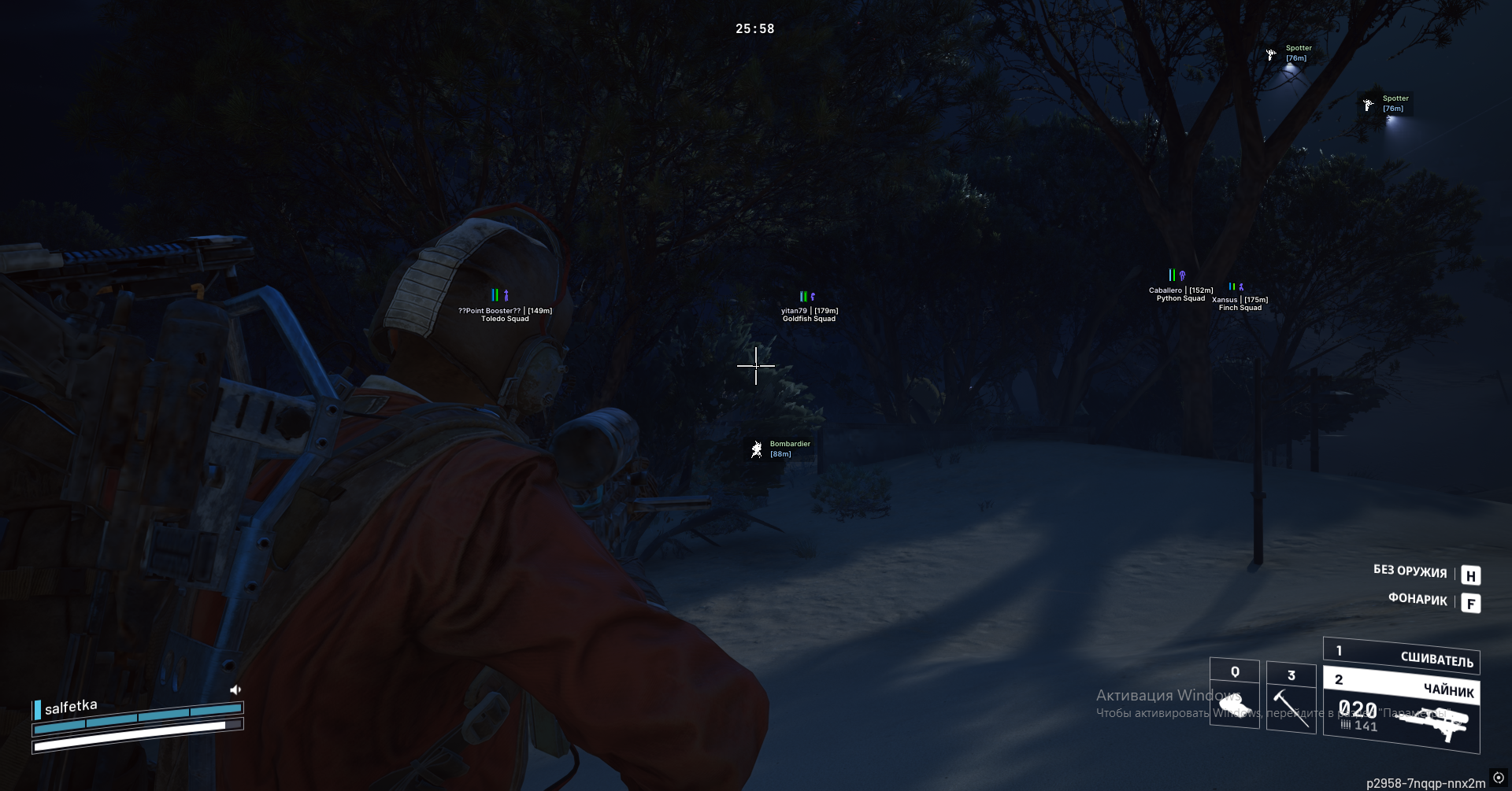Viewport: 1512px width, 791px height.
Task: Select the Чайник weapon slot
Action: (x=1401, y=686)
